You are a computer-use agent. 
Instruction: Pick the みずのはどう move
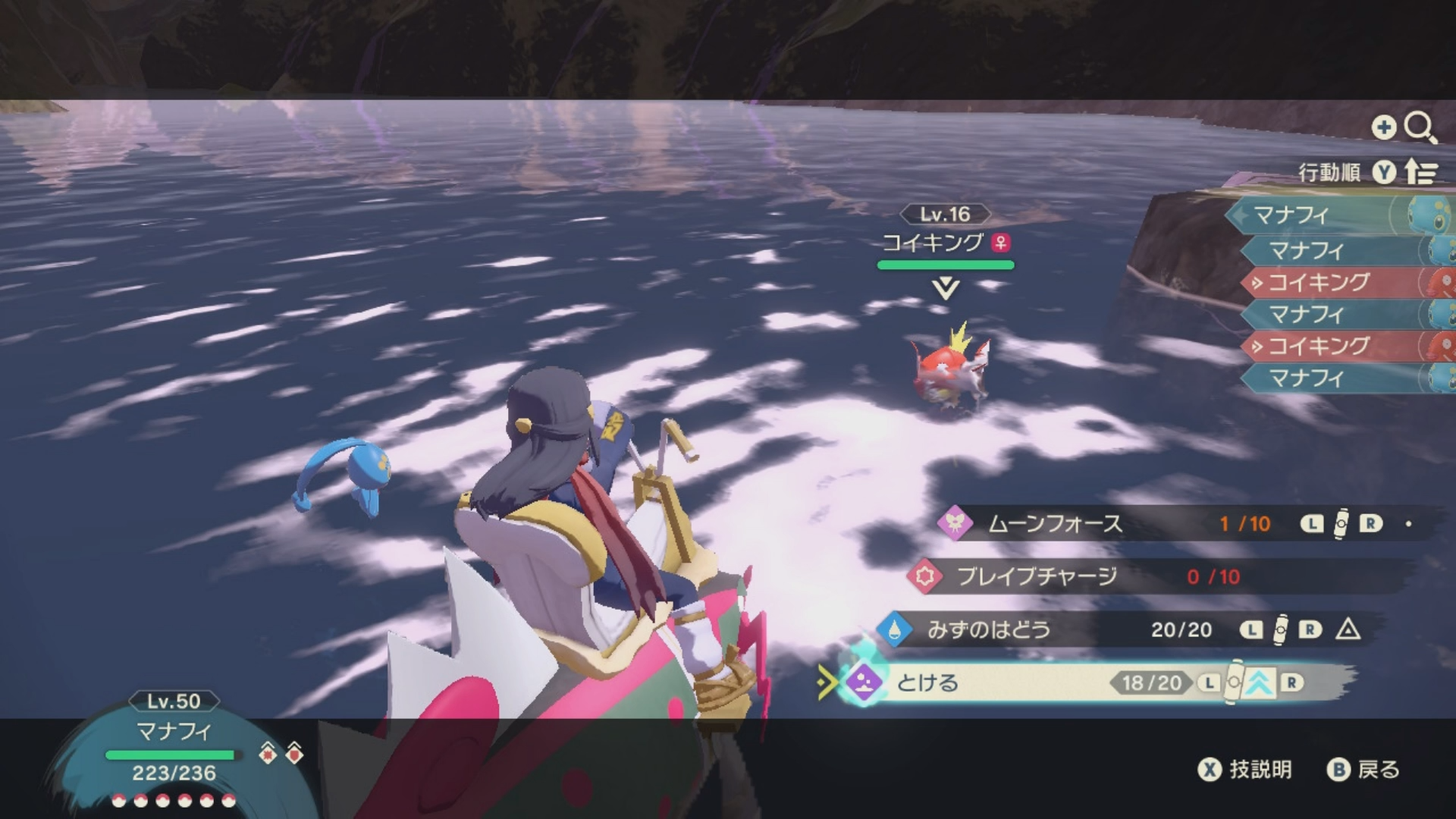pos(988,629)
